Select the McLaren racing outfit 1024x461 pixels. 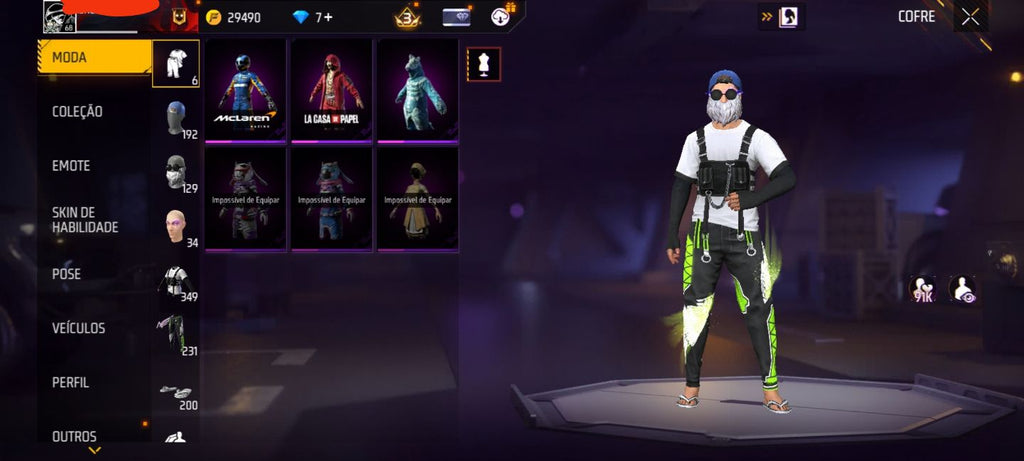pyautogui.click(x=245, y=91)
